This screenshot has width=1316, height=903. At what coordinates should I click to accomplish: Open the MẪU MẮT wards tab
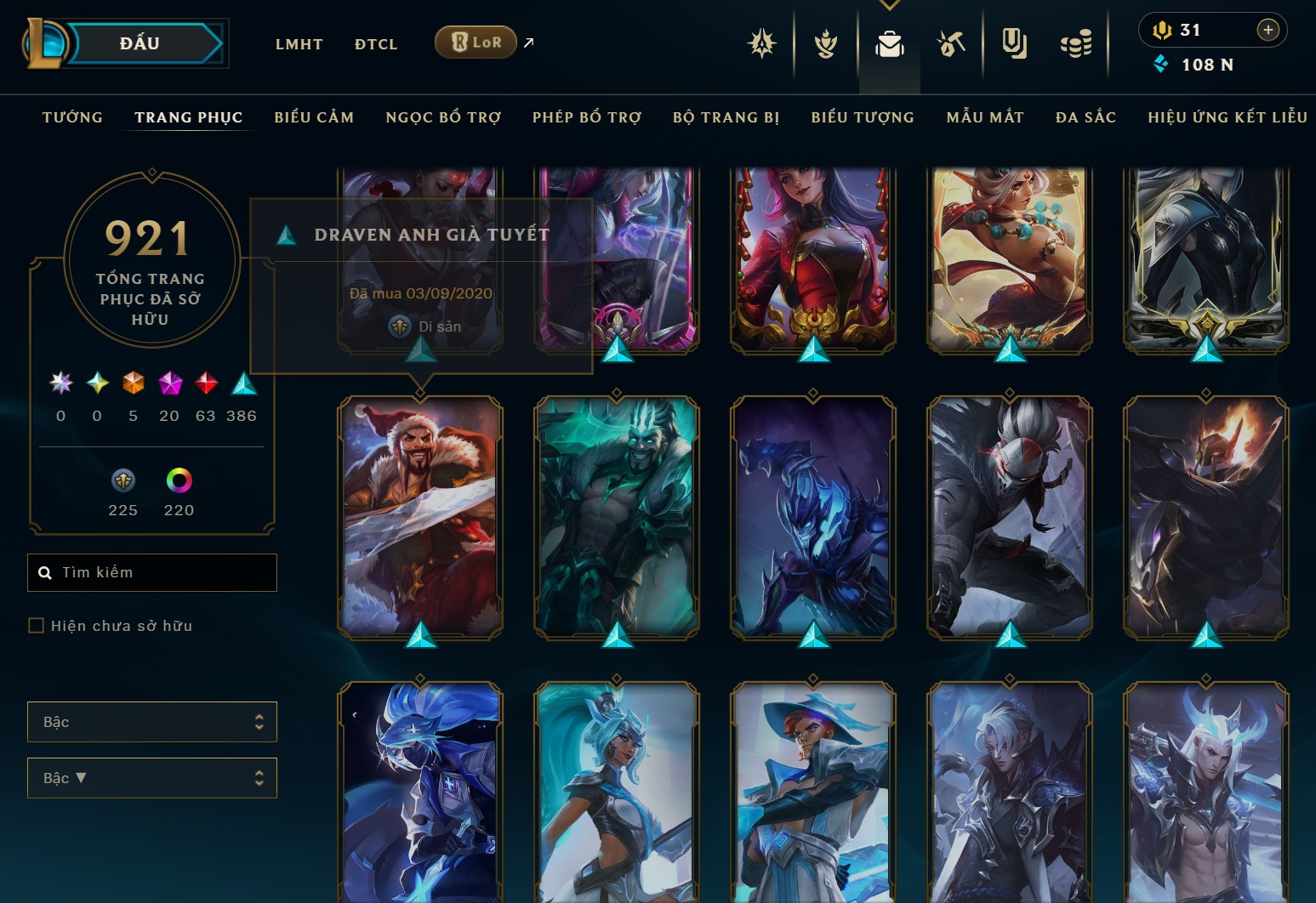click(x=985, y=117)
